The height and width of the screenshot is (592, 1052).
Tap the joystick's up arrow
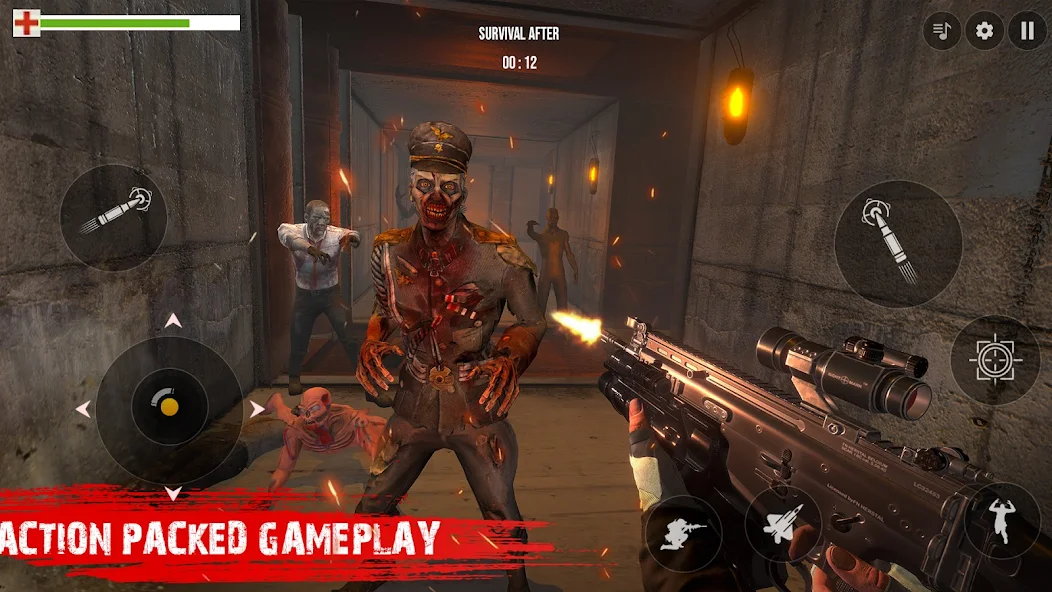click(x=173, y=321)
